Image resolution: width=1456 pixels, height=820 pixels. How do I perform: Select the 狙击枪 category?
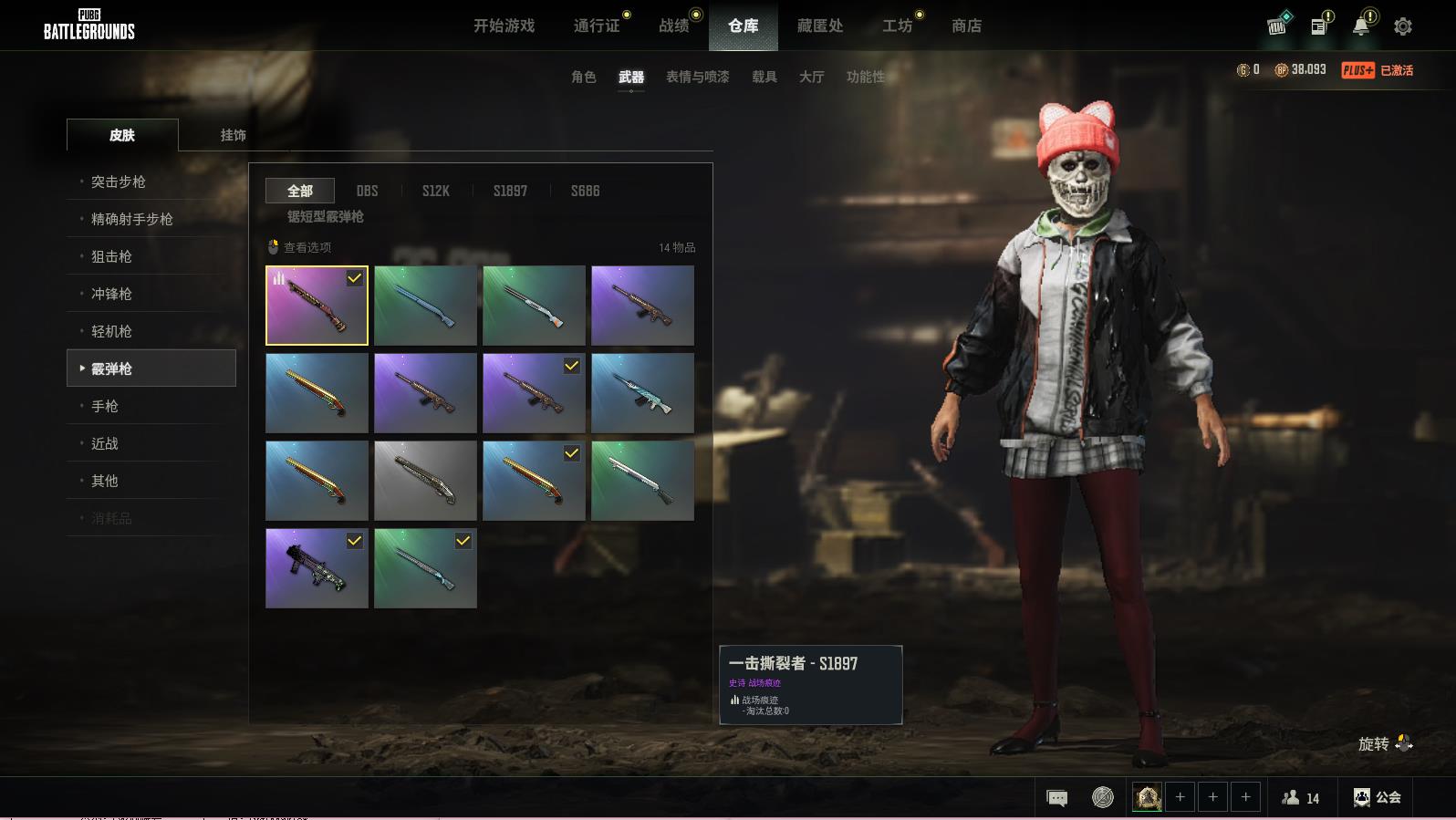click(x=111, y=256)
